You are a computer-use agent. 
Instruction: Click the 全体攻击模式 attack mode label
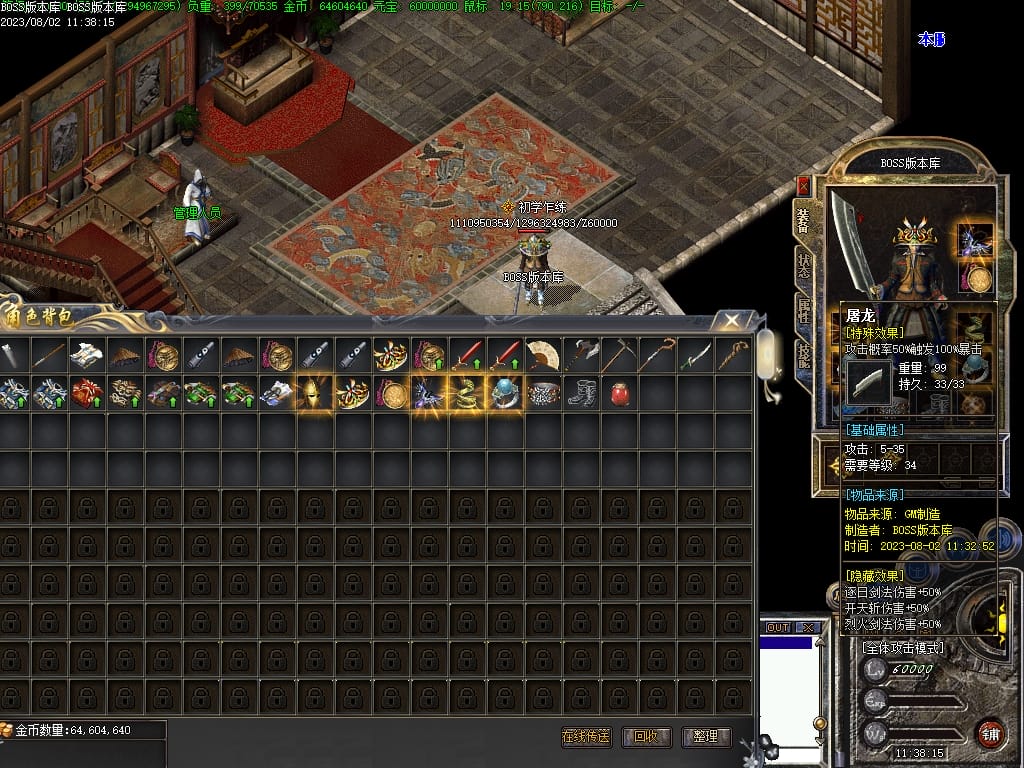point(903,648)
